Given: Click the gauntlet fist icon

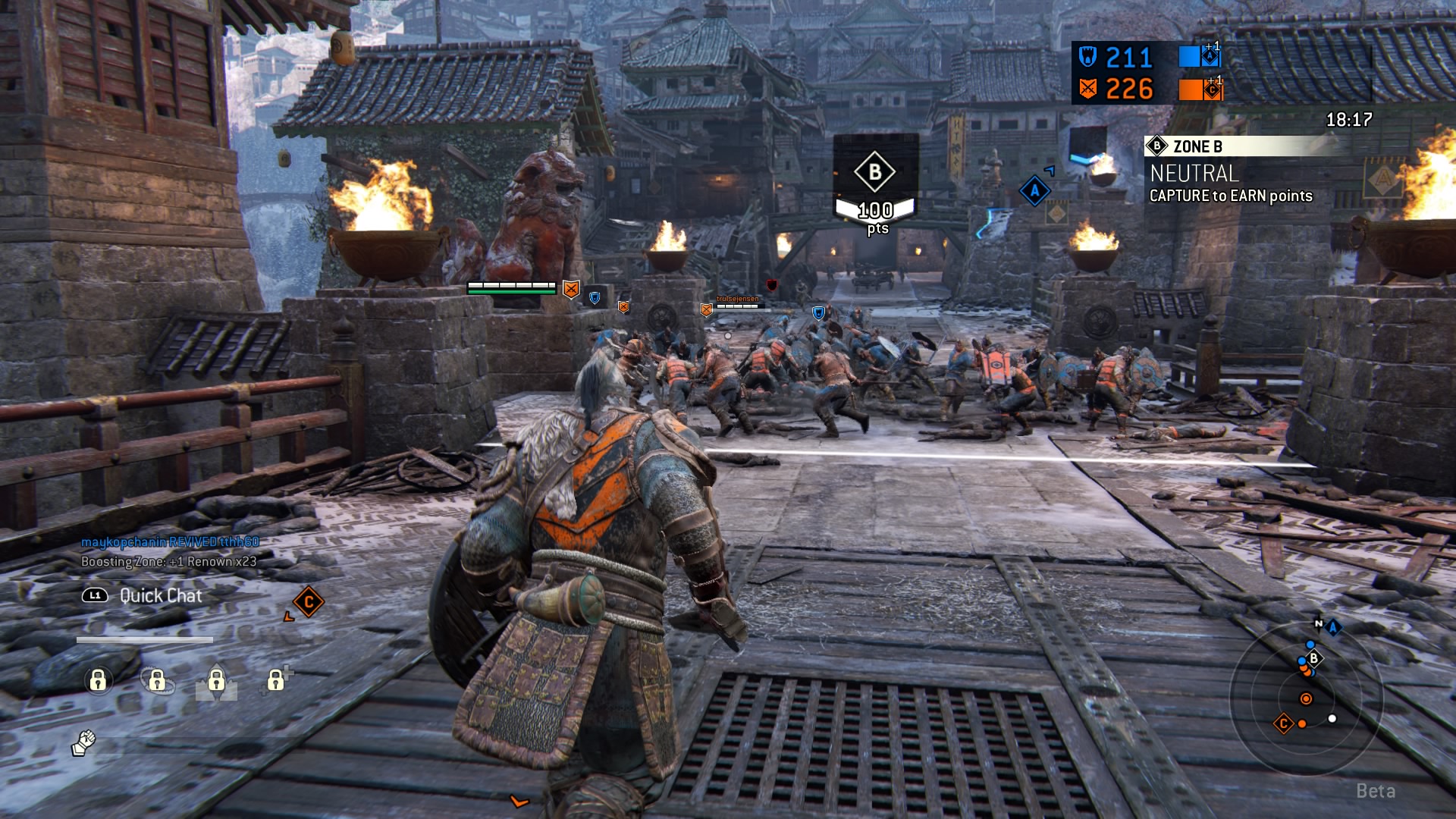Looking at the screenshot, I should click(x=83, y=742).
